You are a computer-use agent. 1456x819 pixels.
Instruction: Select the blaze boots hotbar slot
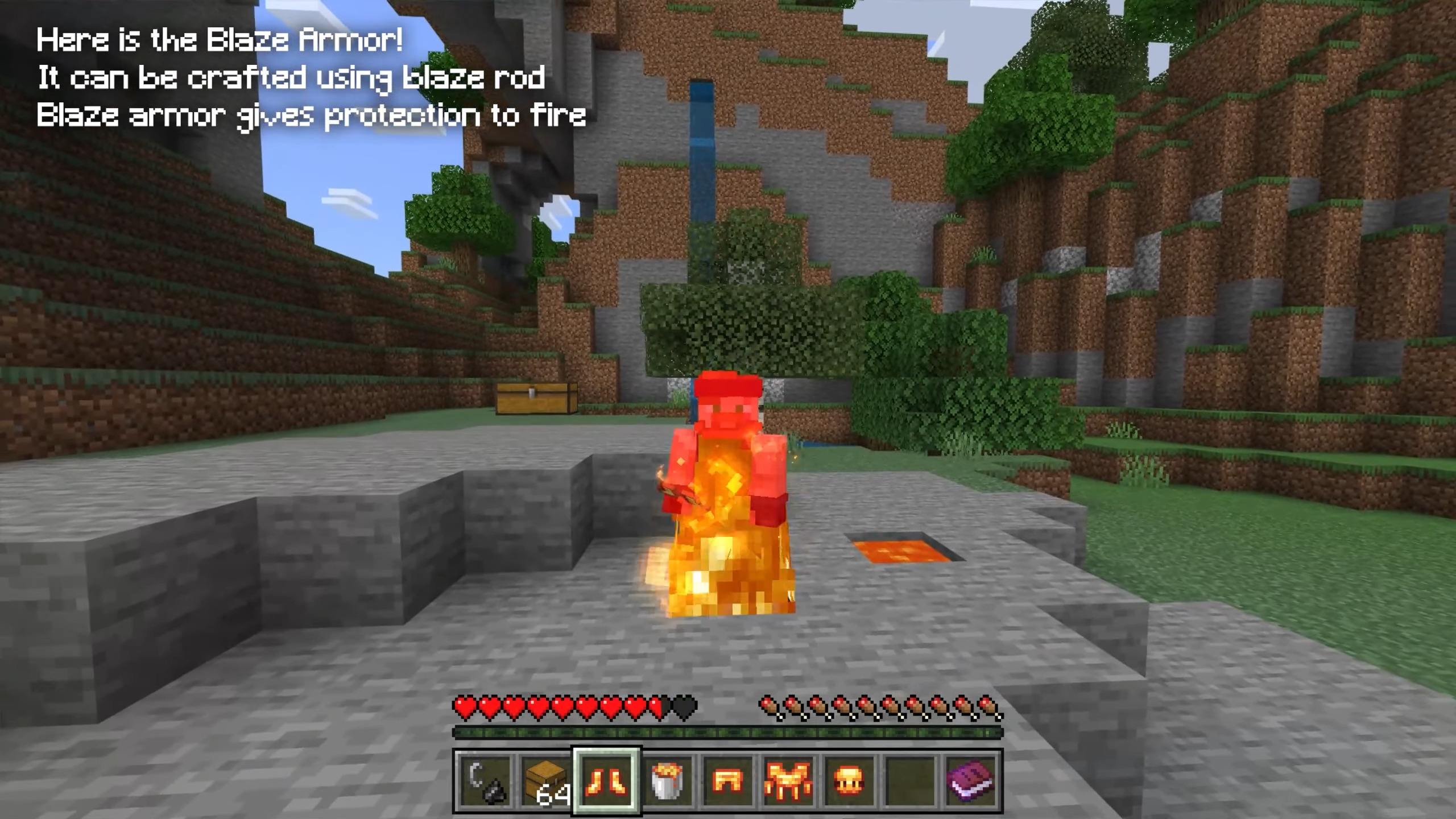607,781
